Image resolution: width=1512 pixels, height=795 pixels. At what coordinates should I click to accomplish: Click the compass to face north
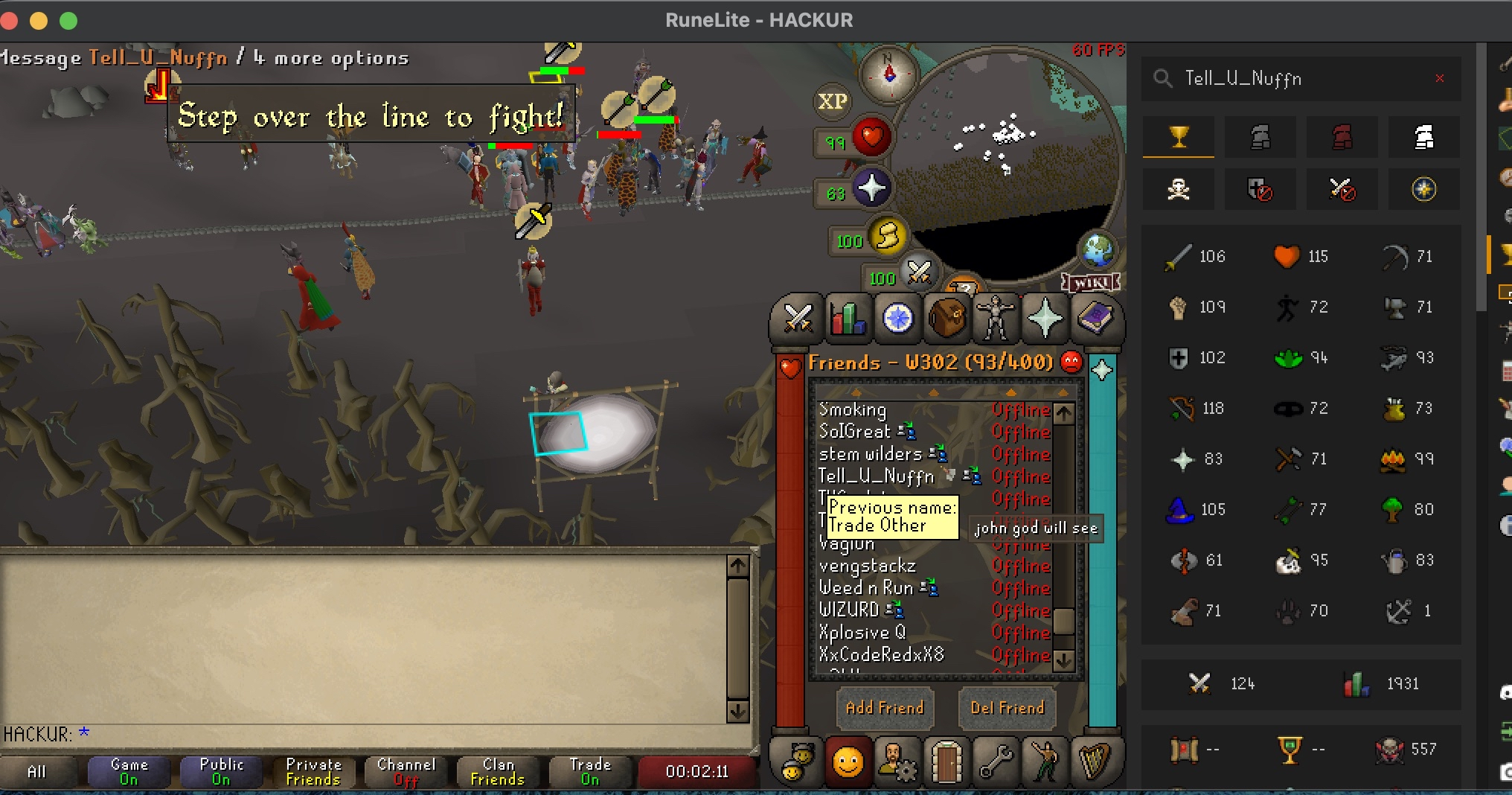click(888, 74)
